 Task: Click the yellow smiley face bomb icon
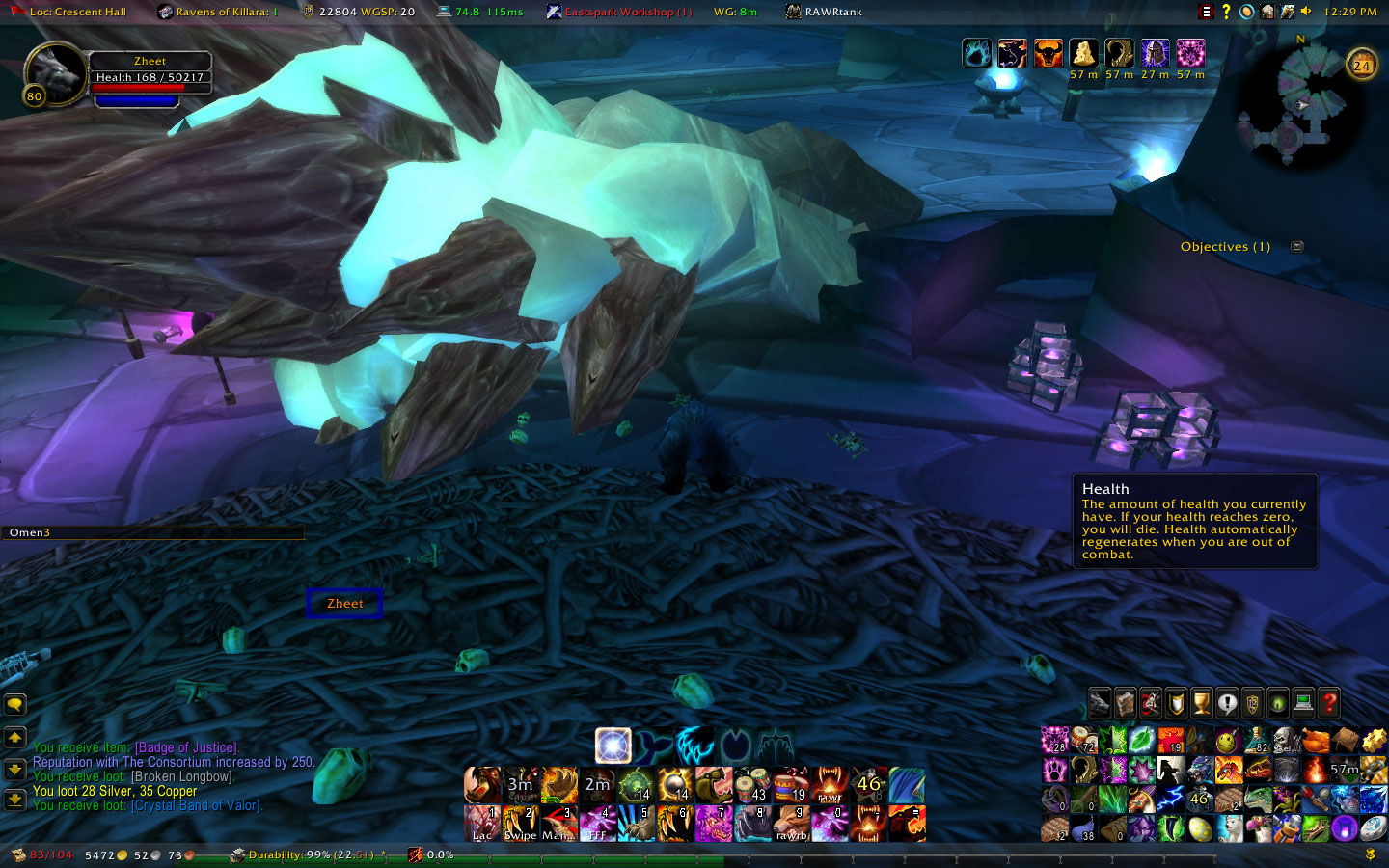(1227, 741)
